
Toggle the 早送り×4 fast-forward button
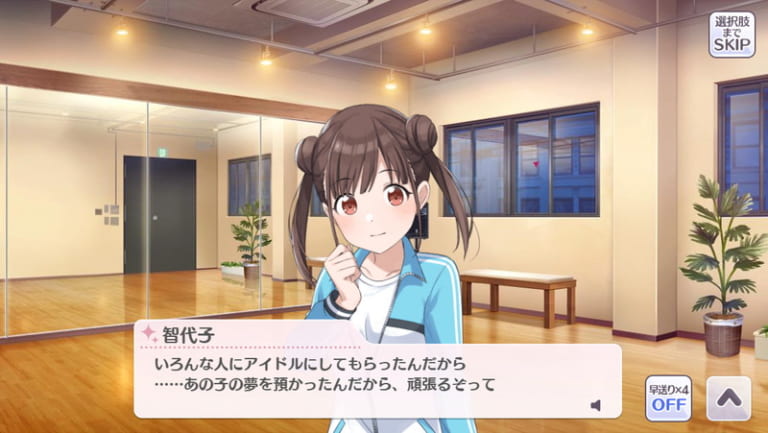click(667, 397)
